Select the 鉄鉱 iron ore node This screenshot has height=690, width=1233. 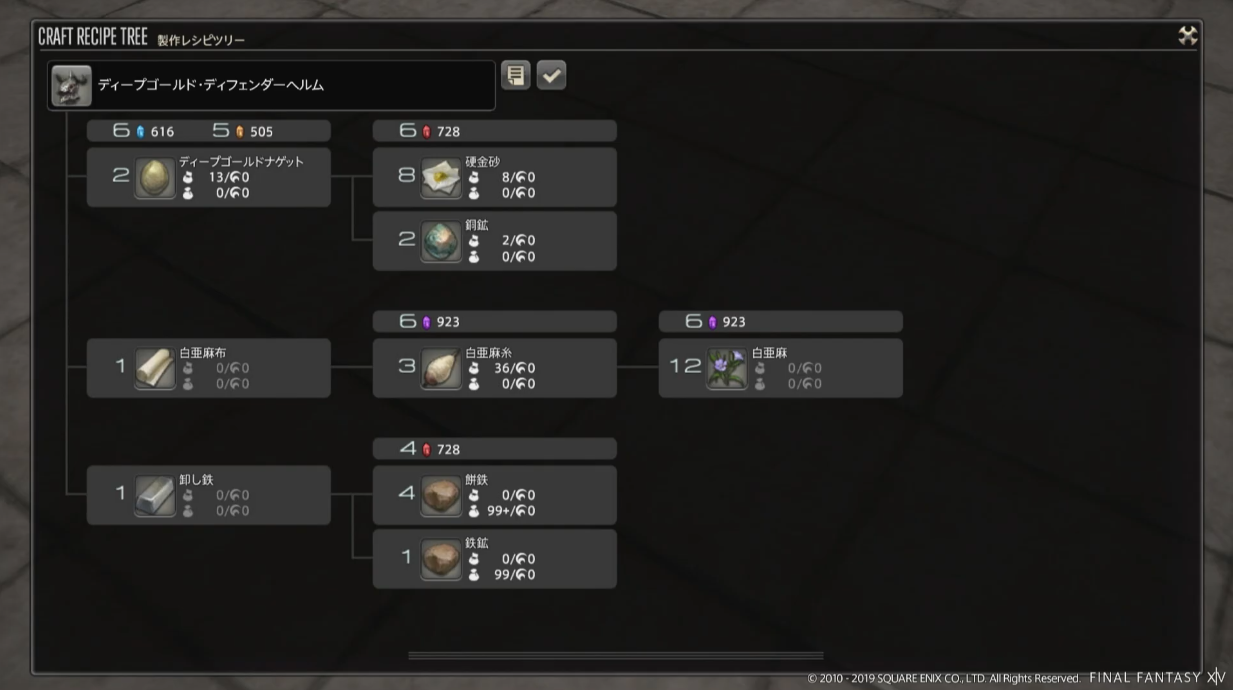click(x=494, y=559)
